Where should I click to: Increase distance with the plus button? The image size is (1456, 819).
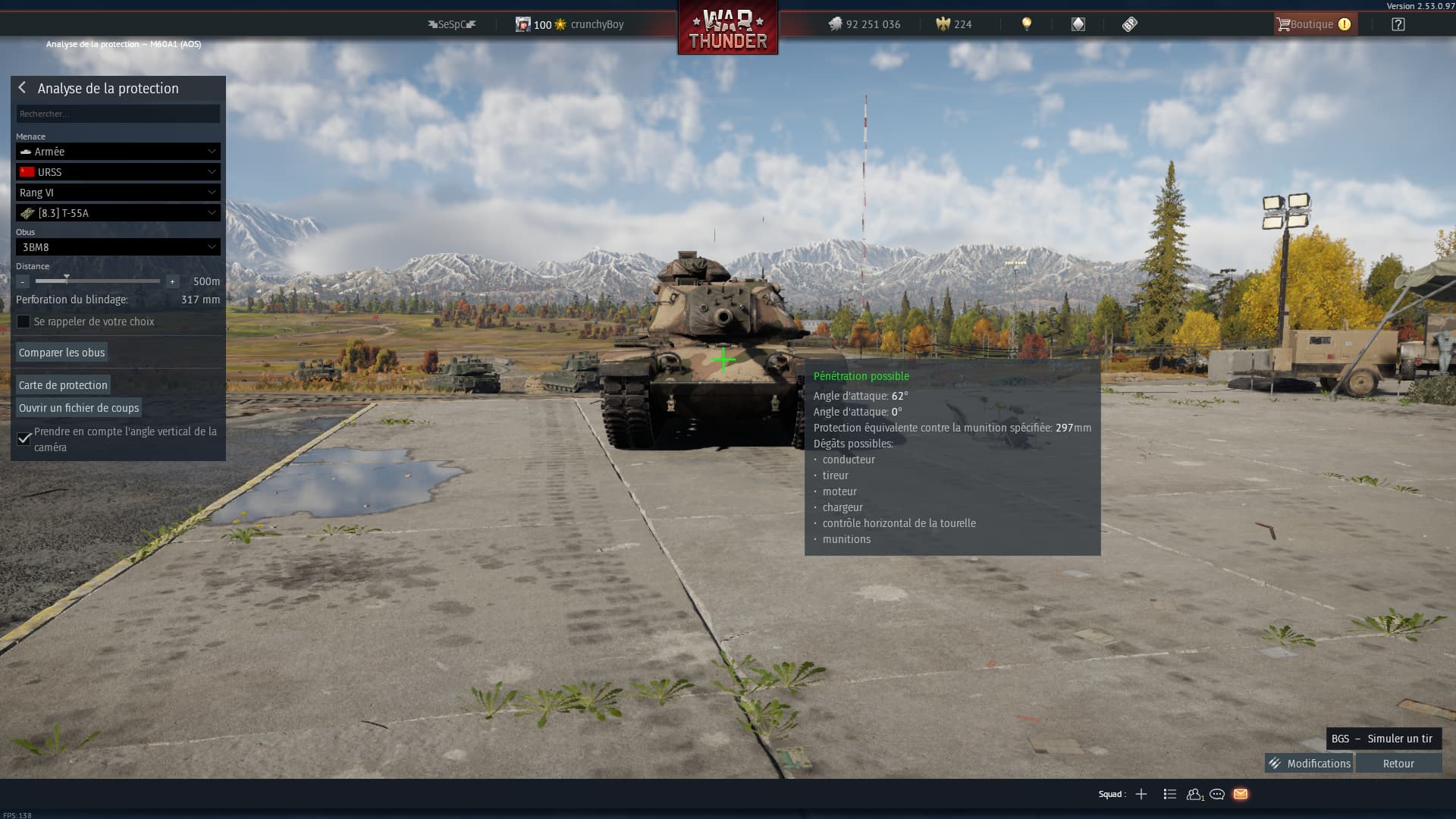[172, 281]
